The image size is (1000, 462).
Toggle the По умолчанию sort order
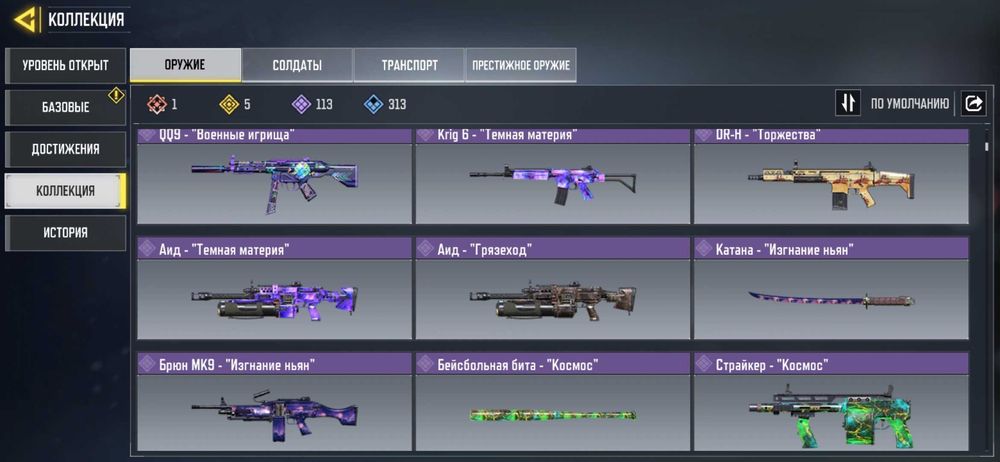click(848, 103)
